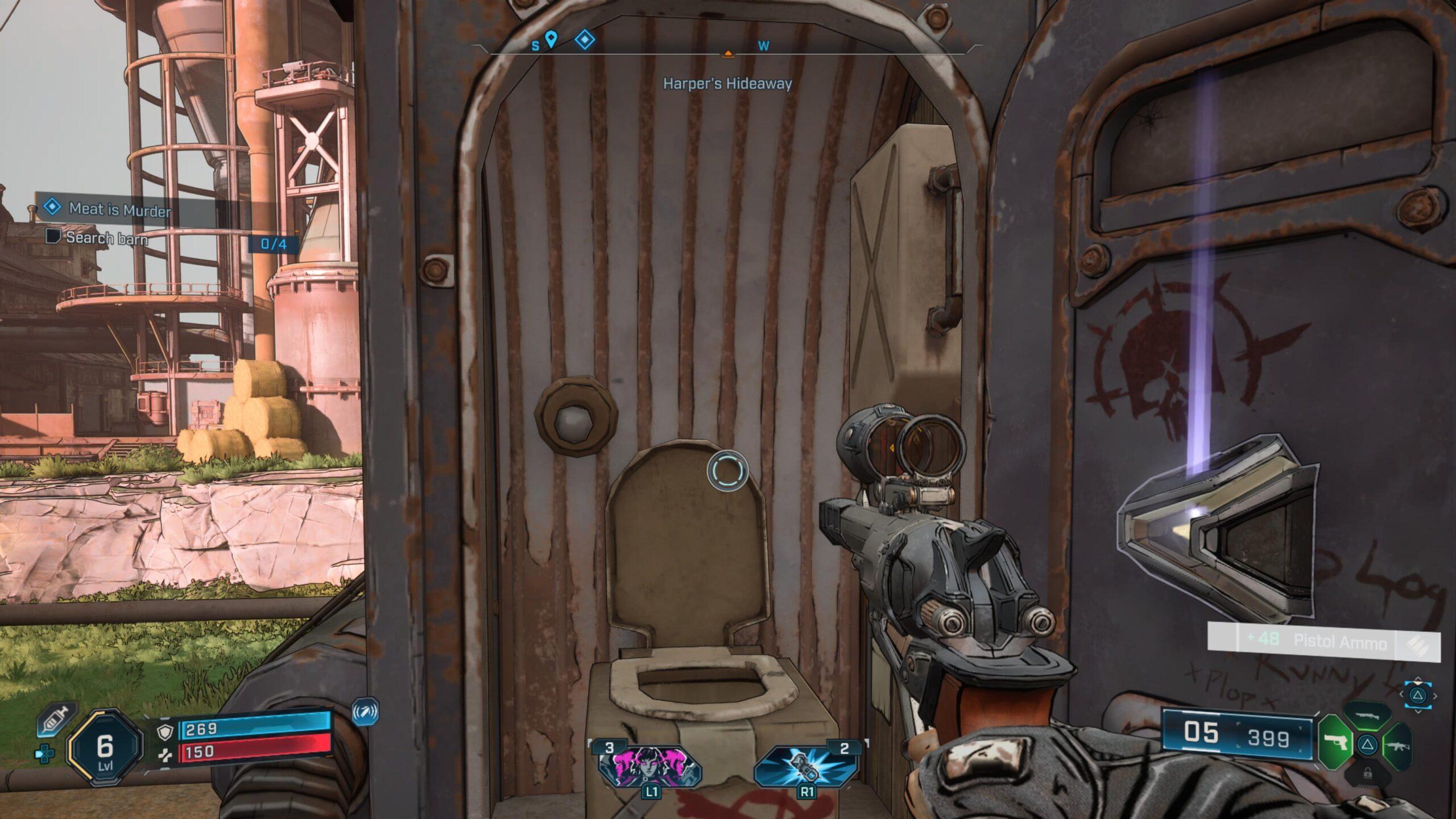The image size is (1456, 819).
Task: Click the diamond quest marker on the compass
Action: 585,40
